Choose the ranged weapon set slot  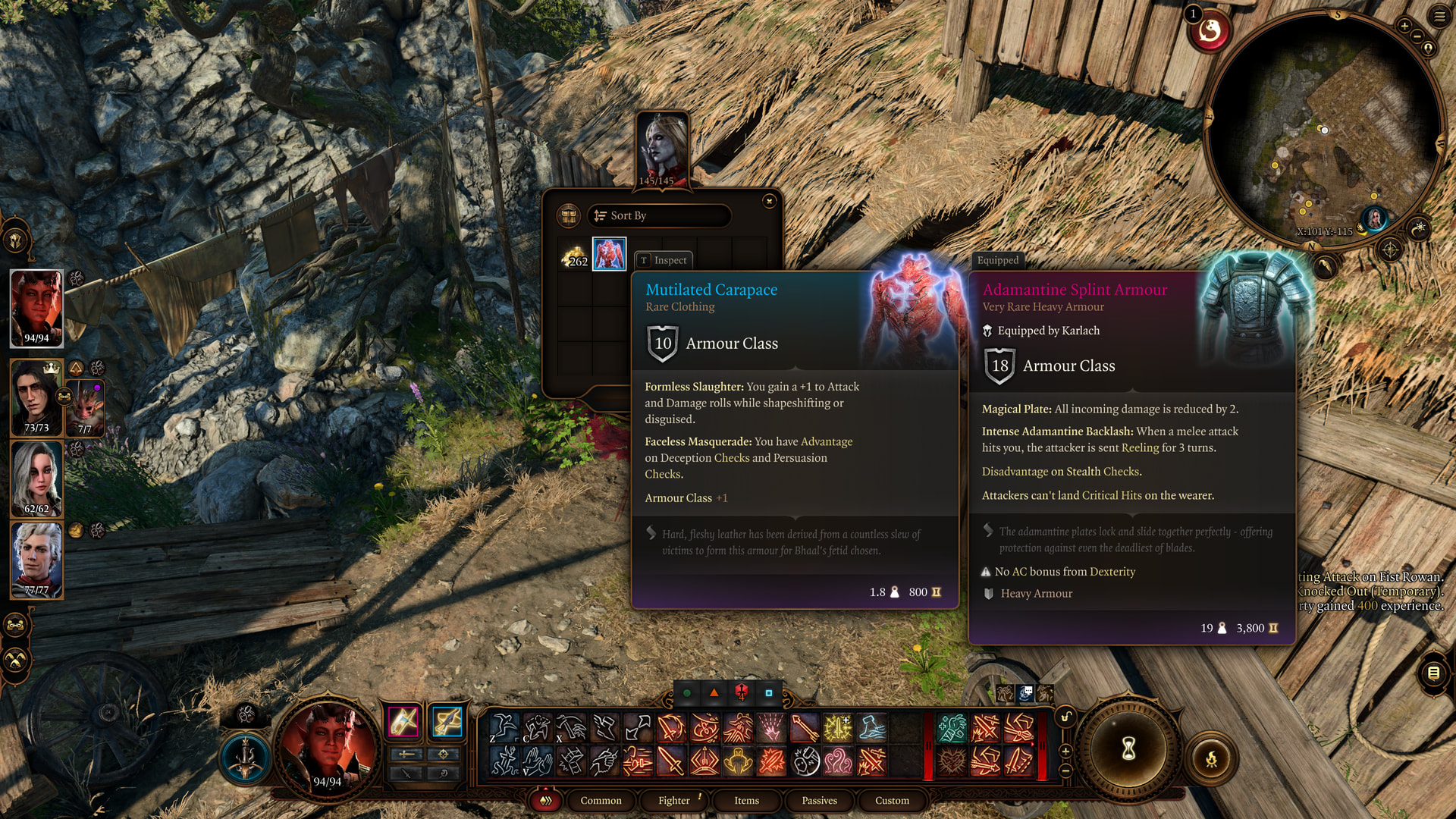coord(447,722)
